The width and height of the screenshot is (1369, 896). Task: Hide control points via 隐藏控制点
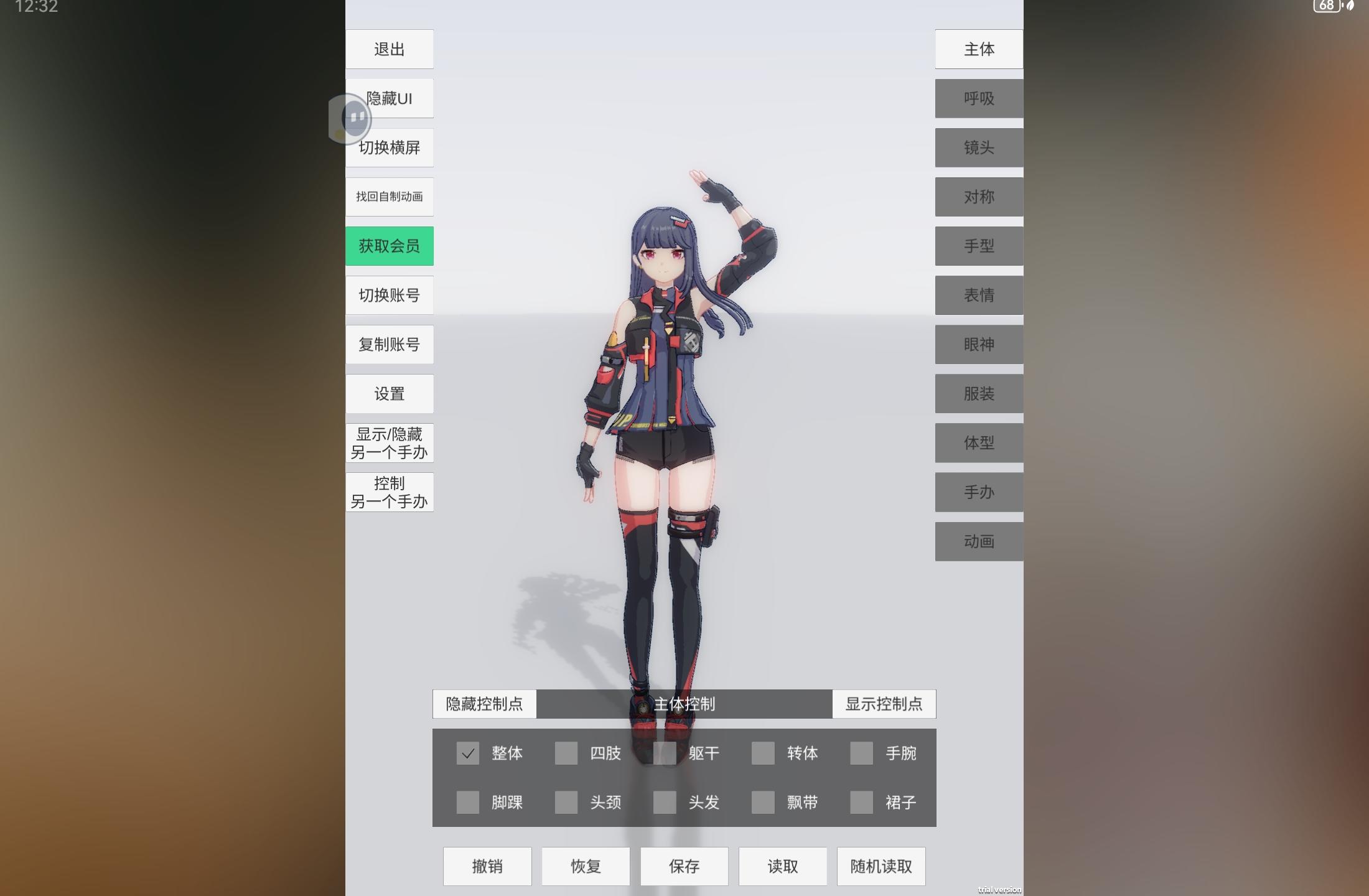tap(485, 704)
